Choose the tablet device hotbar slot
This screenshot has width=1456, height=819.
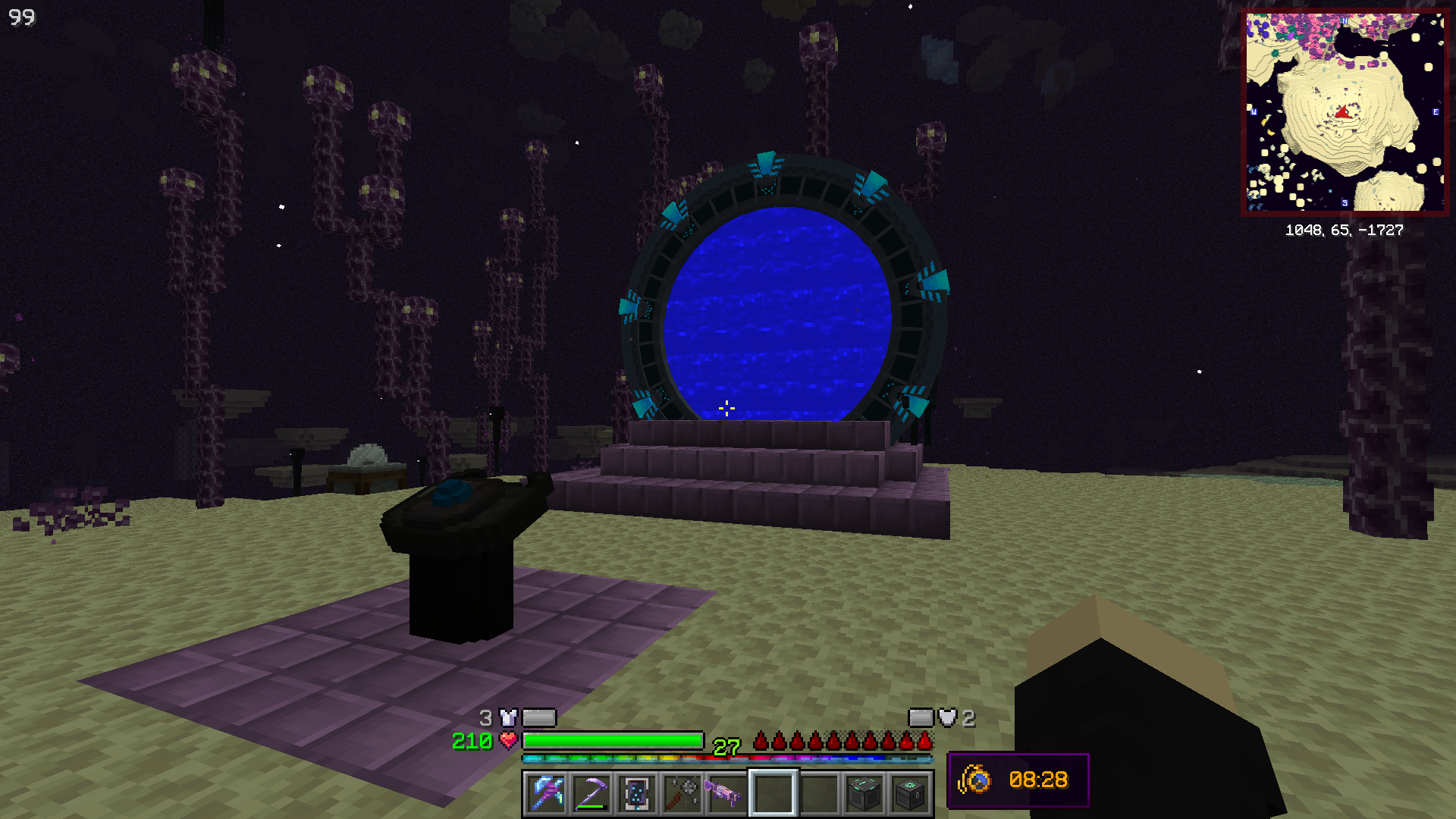(637, 793)
